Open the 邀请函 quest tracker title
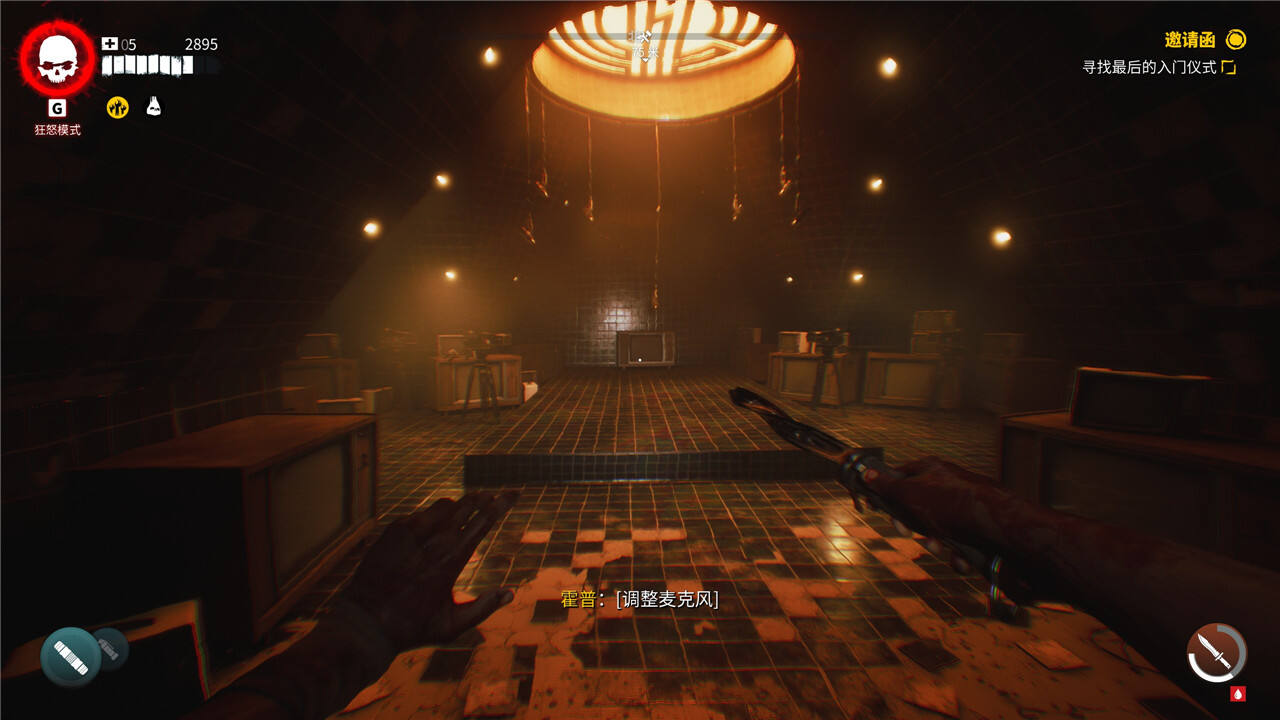 [1190, 40]
